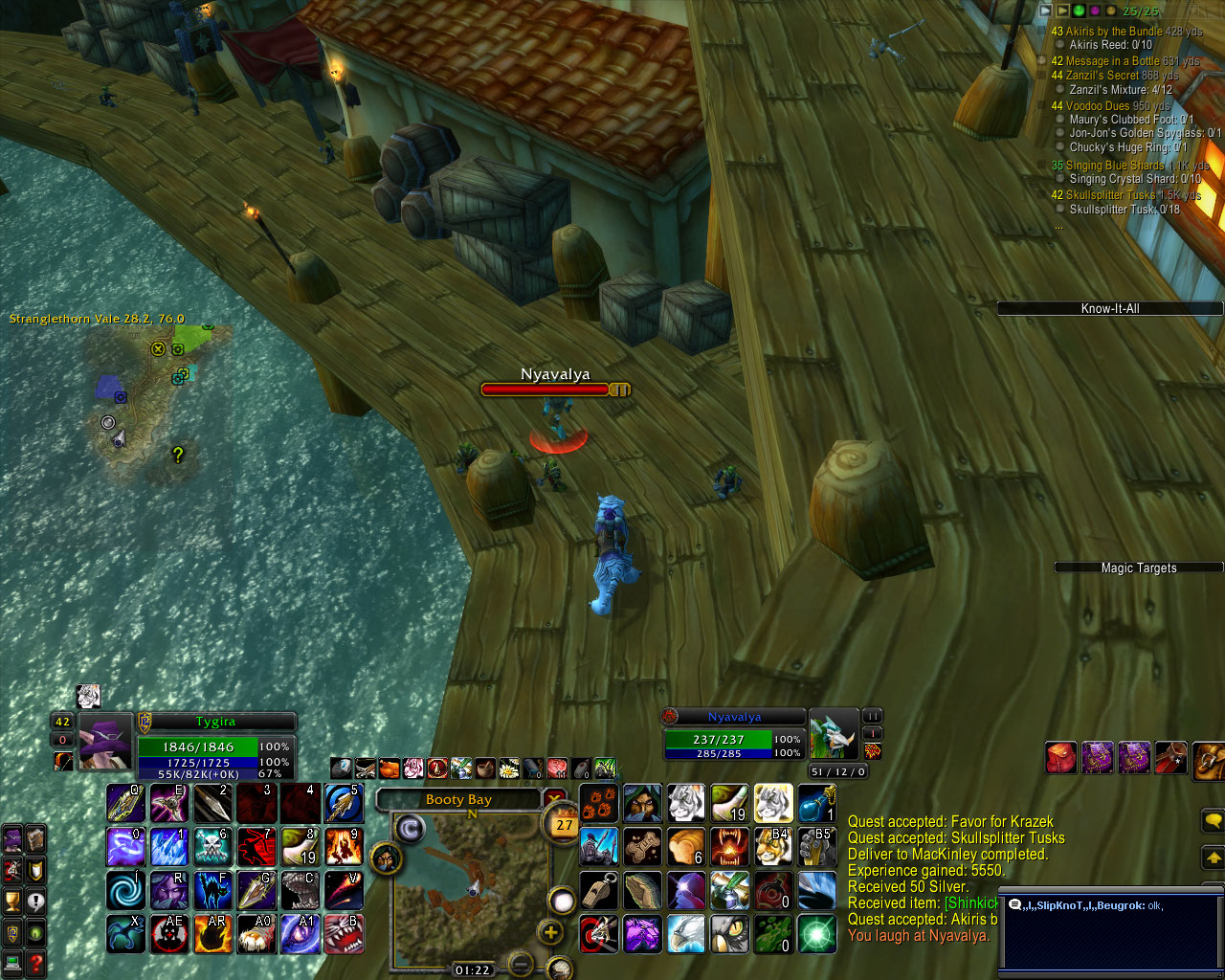Activate the skull ability on hotkey 6
The height and width of the screenshot is (980, 1225).
tap(212, 847)
